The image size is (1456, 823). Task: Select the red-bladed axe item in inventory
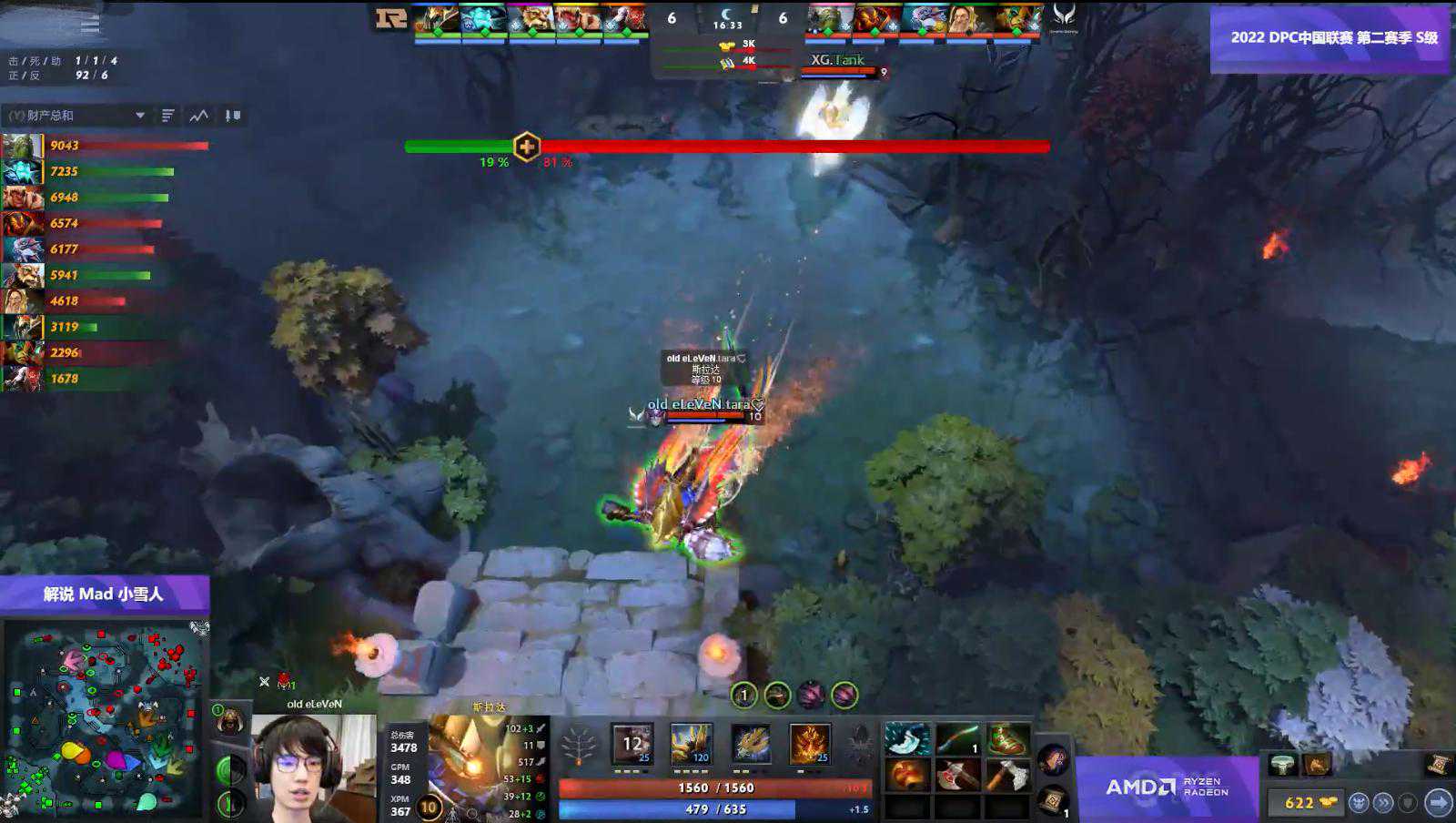point(957,776)
